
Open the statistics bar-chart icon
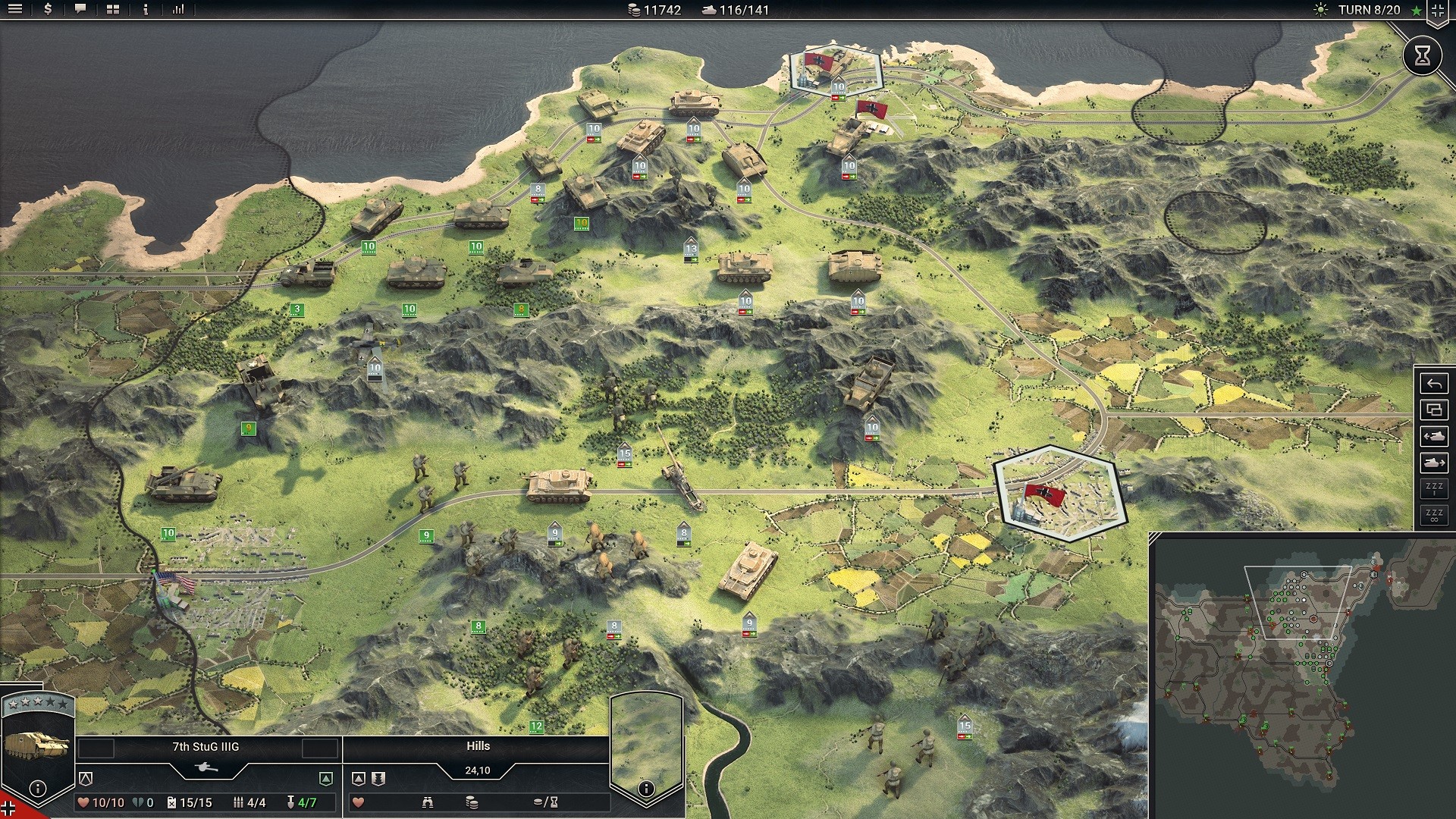(180, 10)
